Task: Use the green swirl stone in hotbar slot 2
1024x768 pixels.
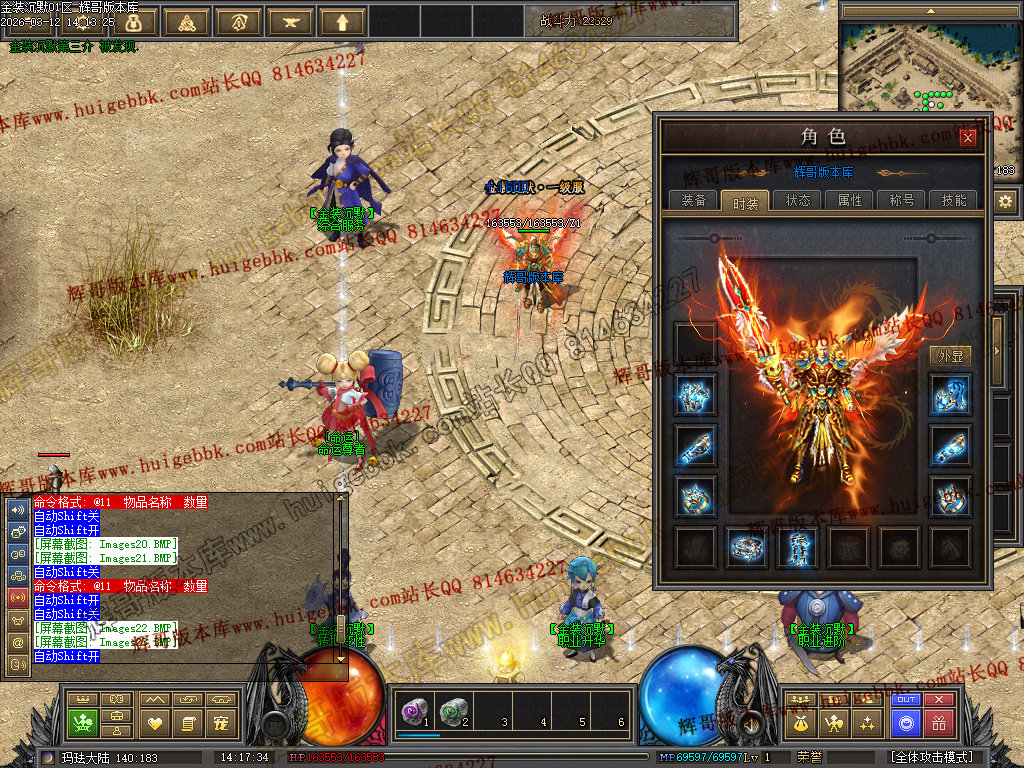Action: tap(454, 711)
